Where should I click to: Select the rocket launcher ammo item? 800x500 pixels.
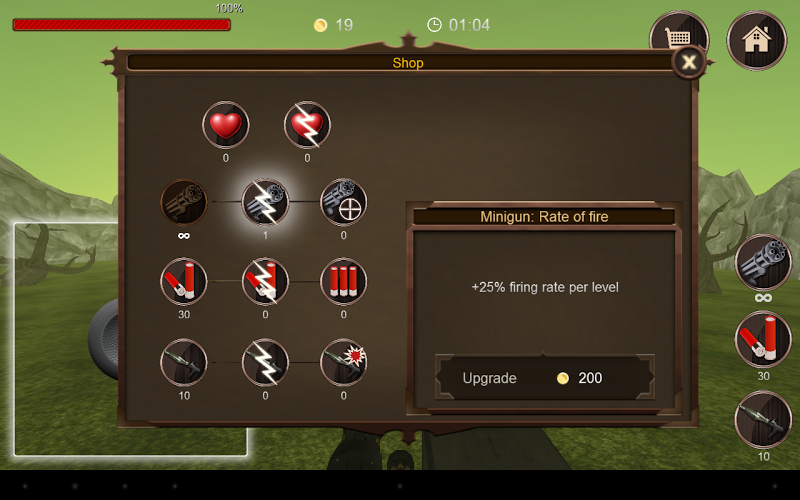pyautogui.click(x=184, y=362)
